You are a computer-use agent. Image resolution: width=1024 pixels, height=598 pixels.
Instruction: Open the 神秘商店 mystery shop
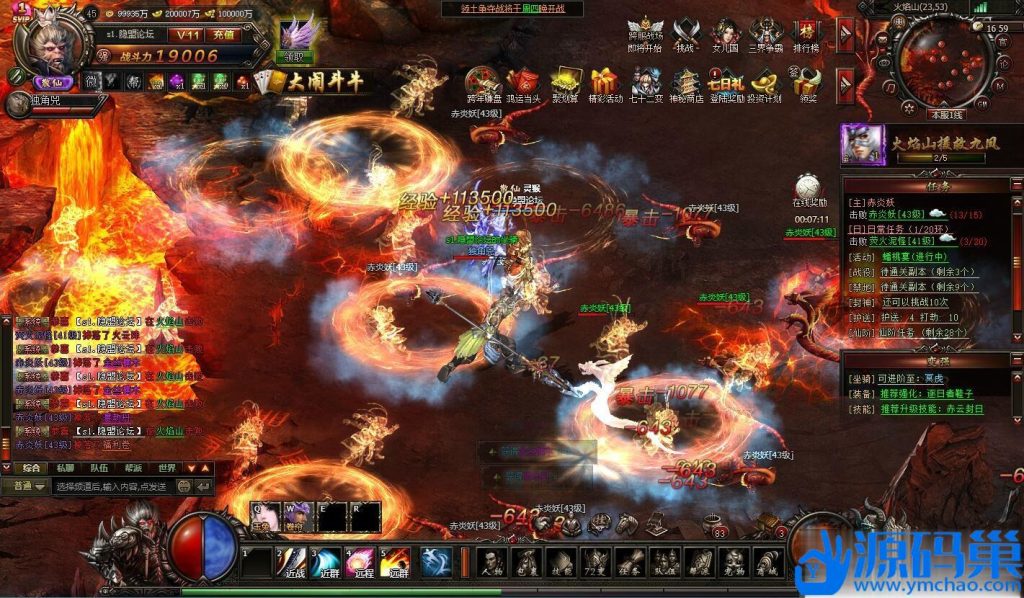pyautogui.click(x=686, y=85)
